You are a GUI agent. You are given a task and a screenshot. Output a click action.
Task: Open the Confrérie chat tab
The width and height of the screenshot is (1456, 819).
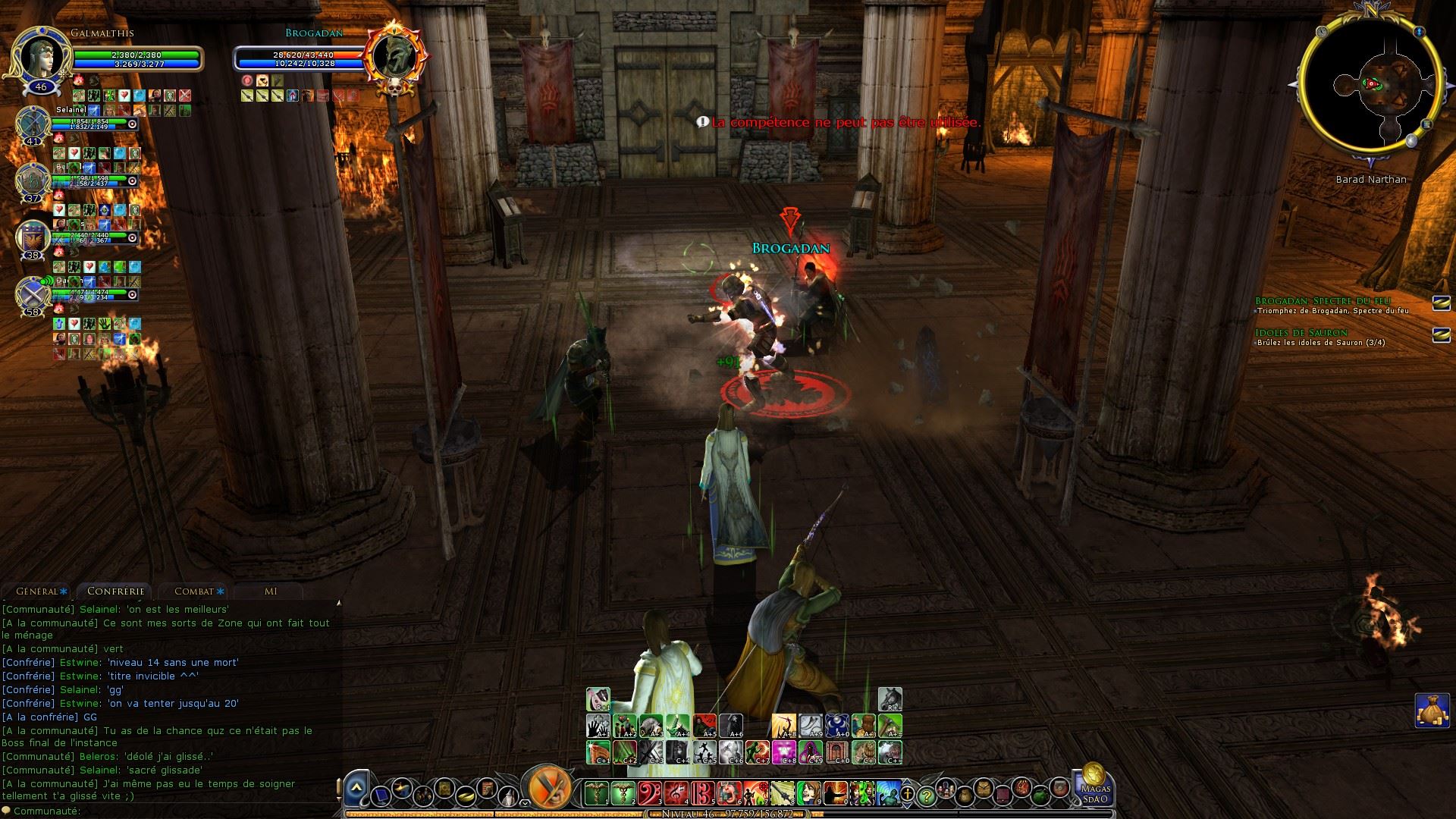[x=115, y=591]
